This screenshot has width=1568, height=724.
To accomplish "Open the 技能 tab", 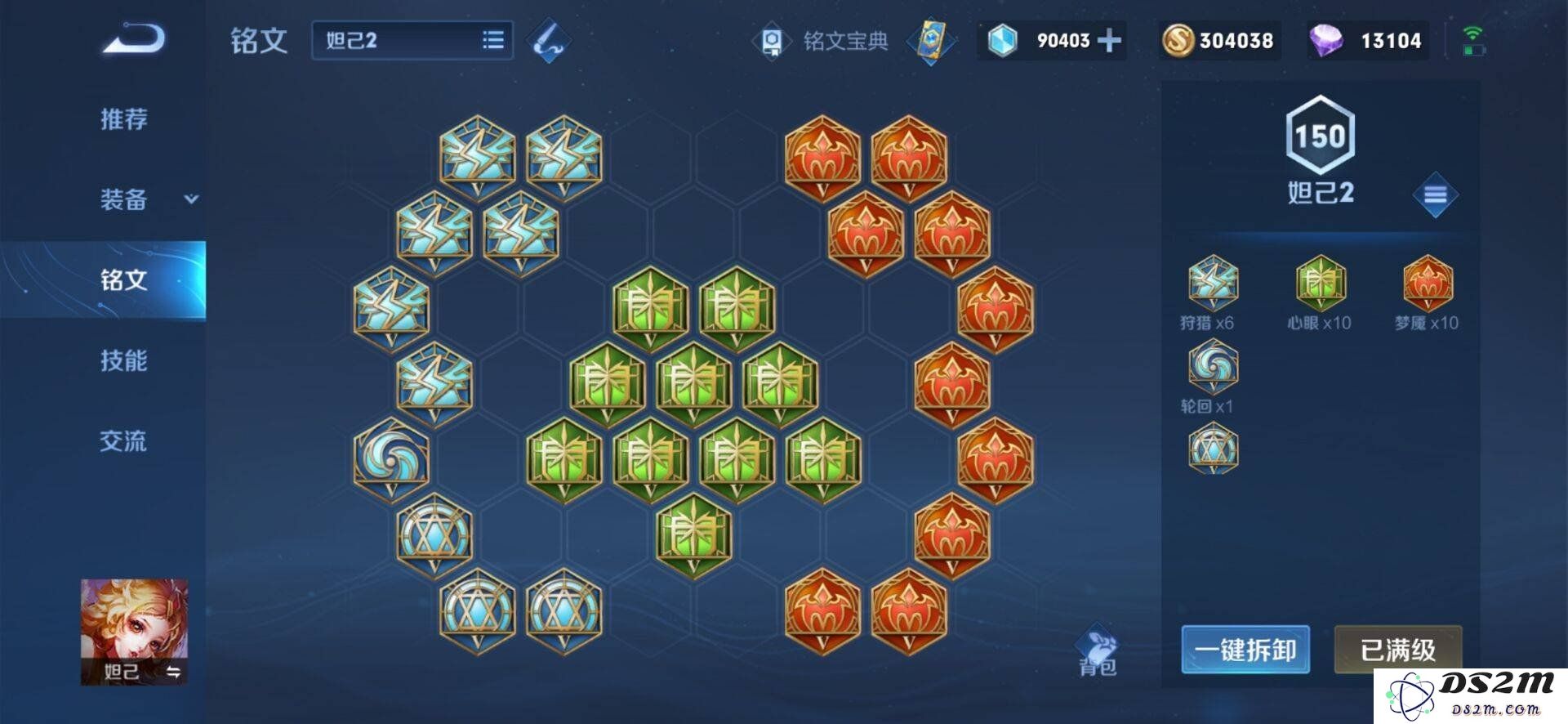I will tap(124, 360).
